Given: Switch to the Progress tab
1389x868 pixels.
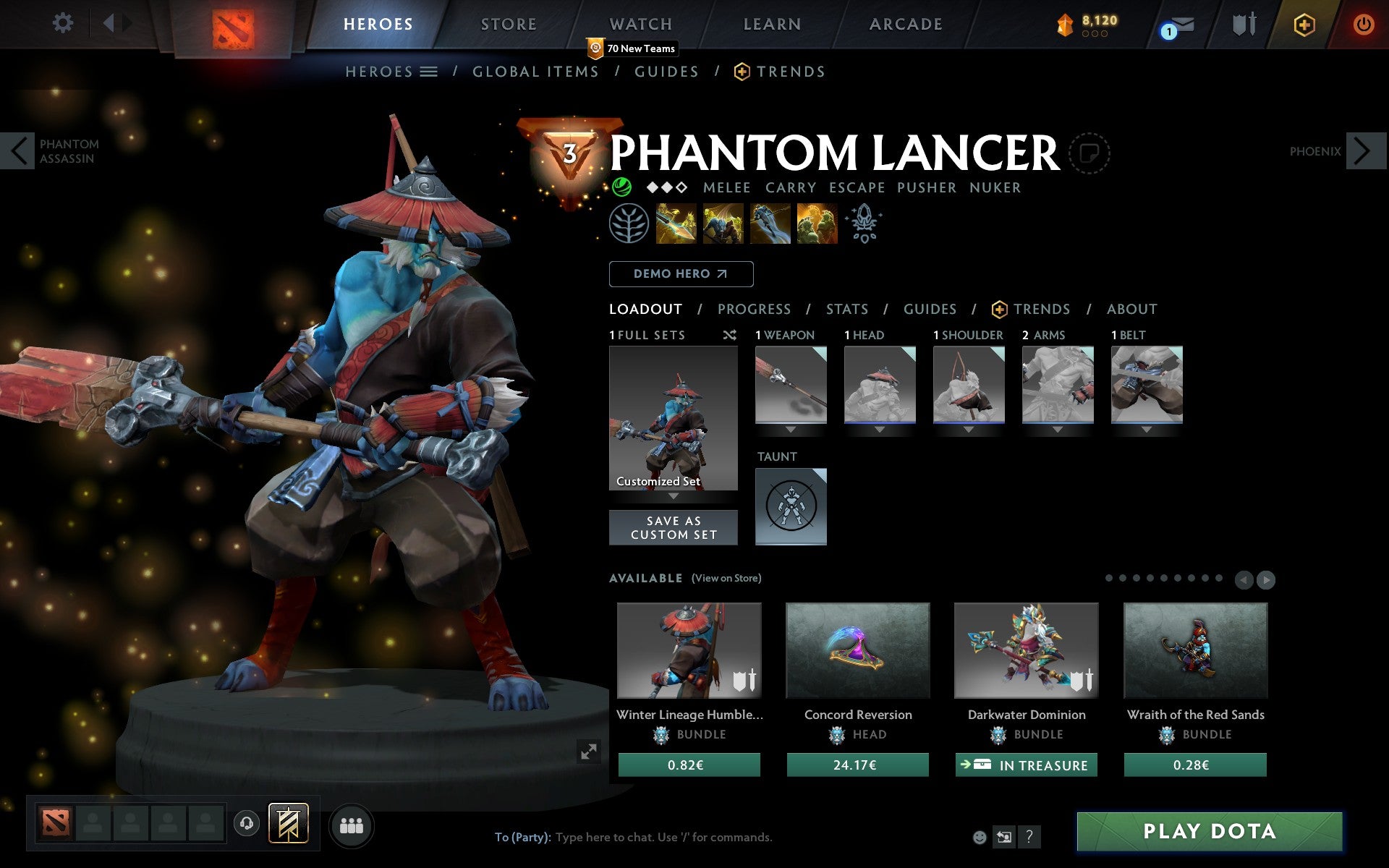Looking at the screenshot, I should click(x=754, y=309).
